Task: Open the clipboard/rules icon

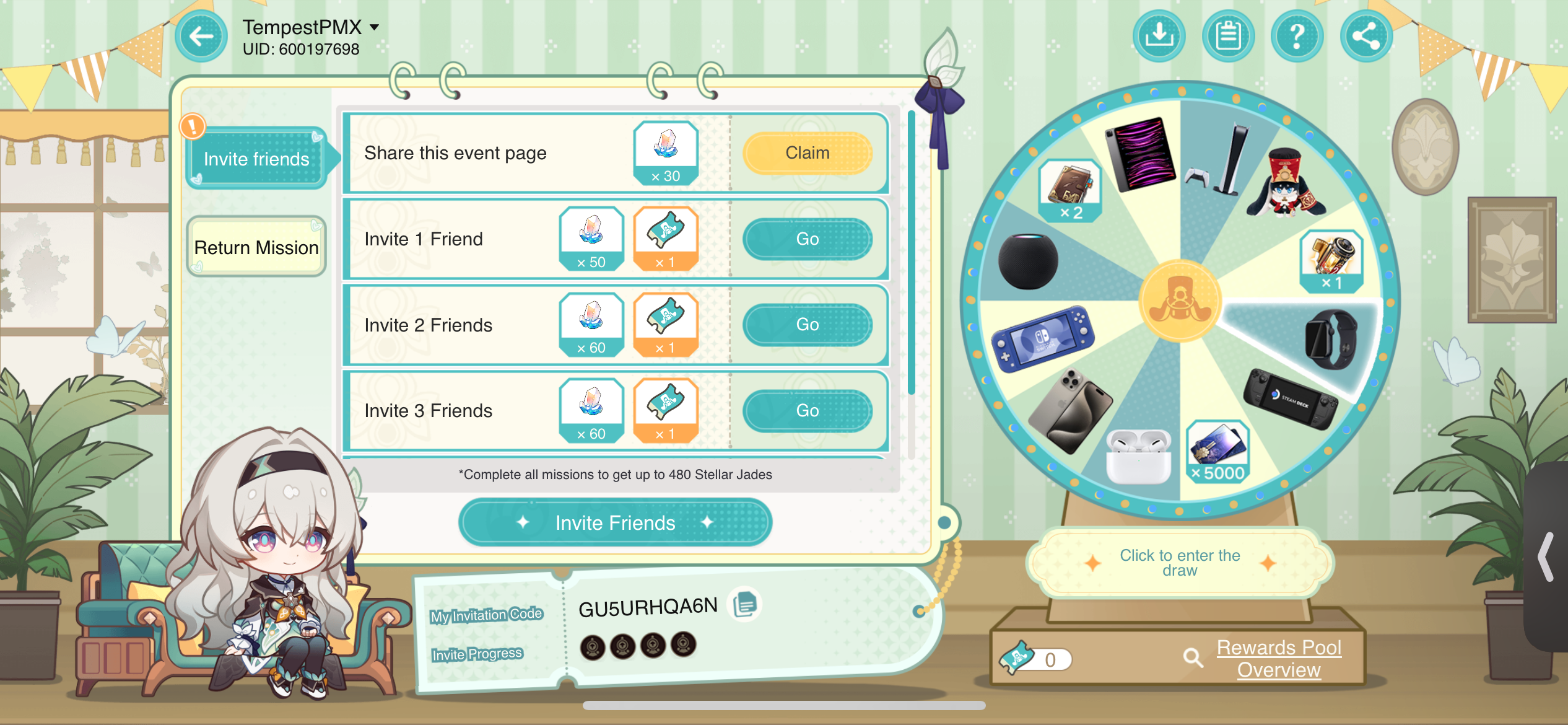Action: 1228,36
